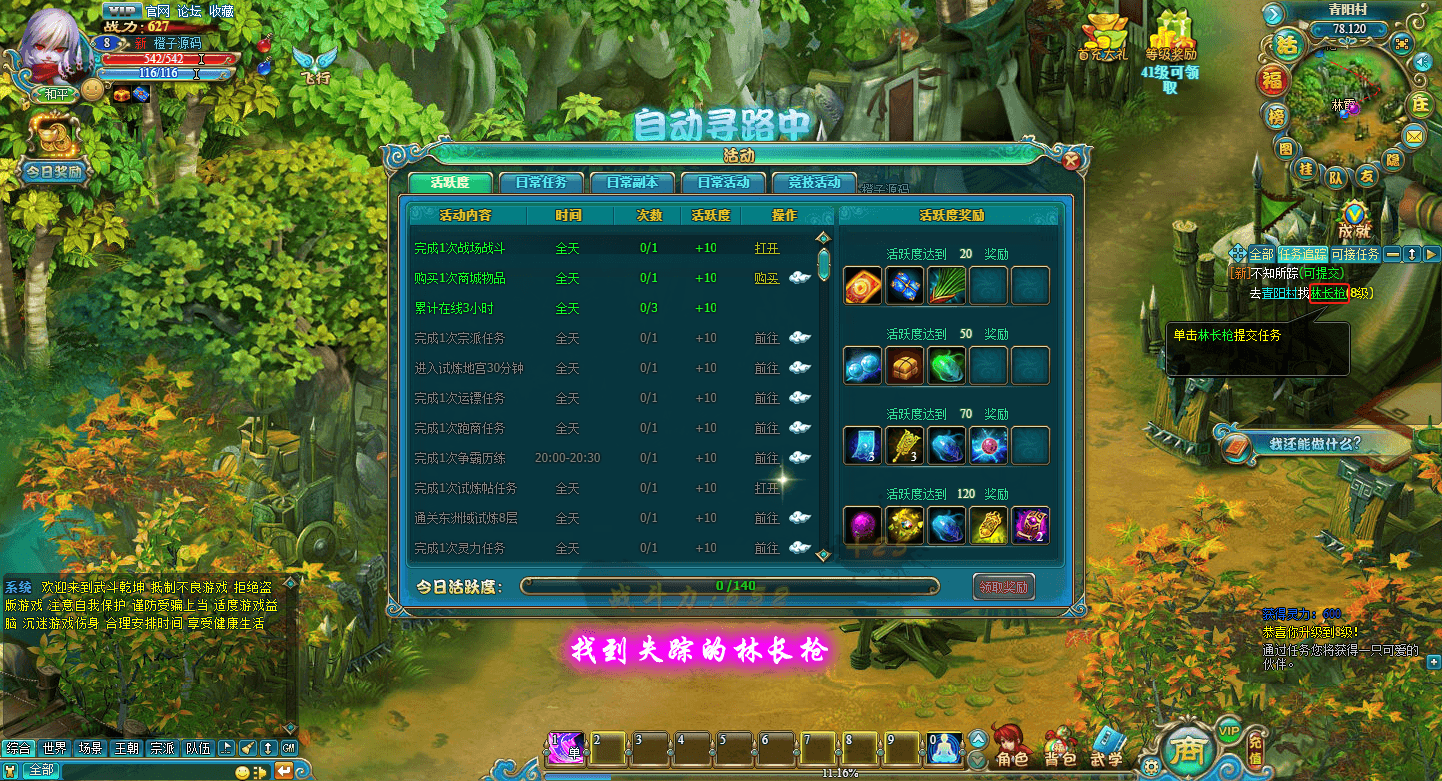Image resolution: width=1442 pixels, height=781 pixels.
Task: Click the 林长枪 quest tracker link
Action: coord(1328,293)
